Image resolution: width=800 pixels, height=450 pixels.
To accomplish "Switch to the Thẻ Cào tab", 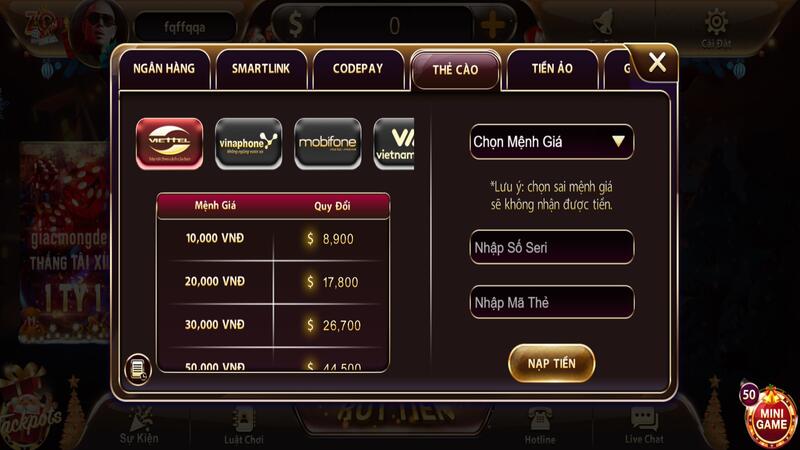I will 455,69.
